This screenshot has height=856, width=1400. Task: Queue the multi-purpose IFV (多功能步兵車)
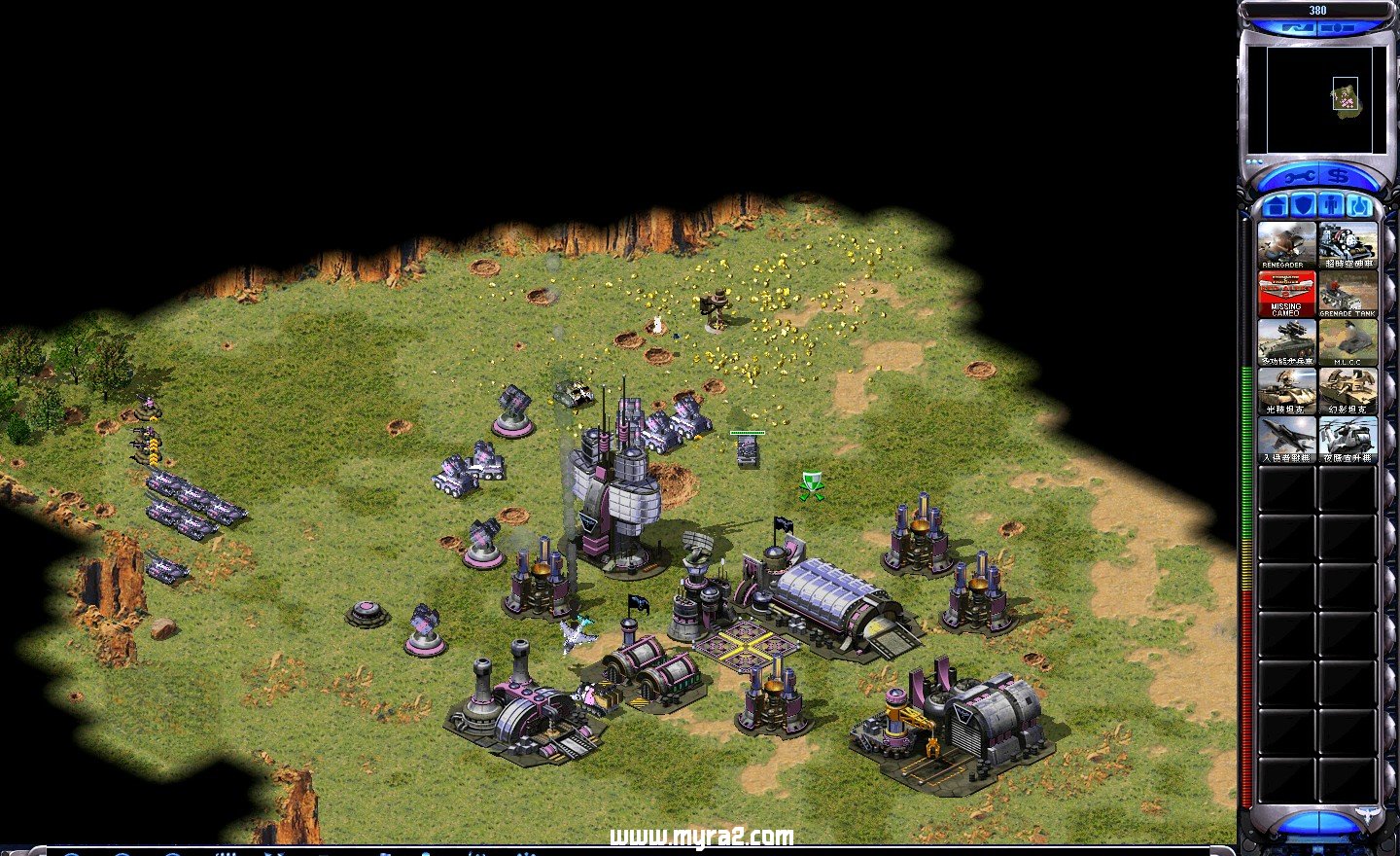click(x=1285, y=341)
